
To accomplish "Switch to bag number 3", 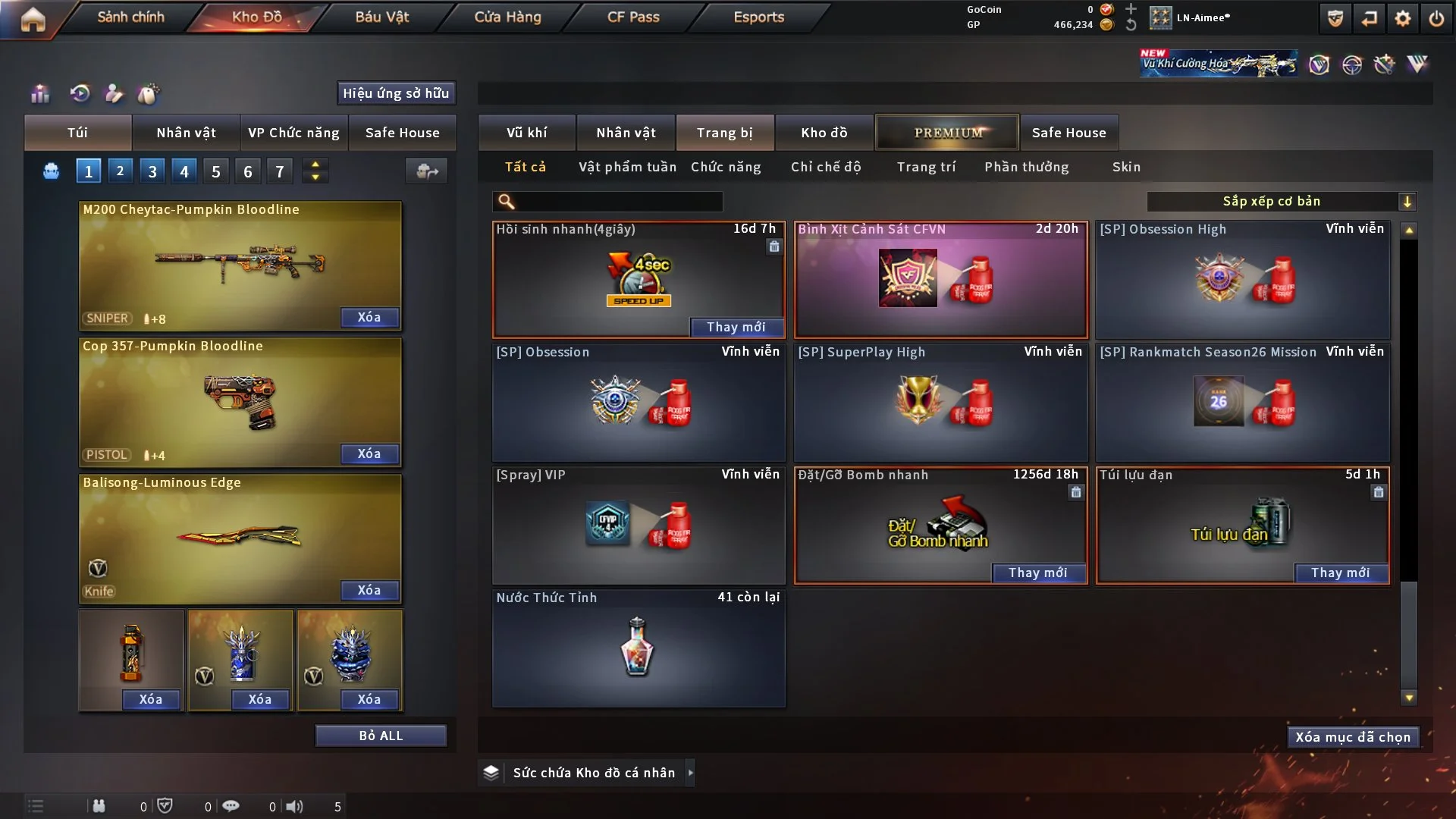I will 152,171.
